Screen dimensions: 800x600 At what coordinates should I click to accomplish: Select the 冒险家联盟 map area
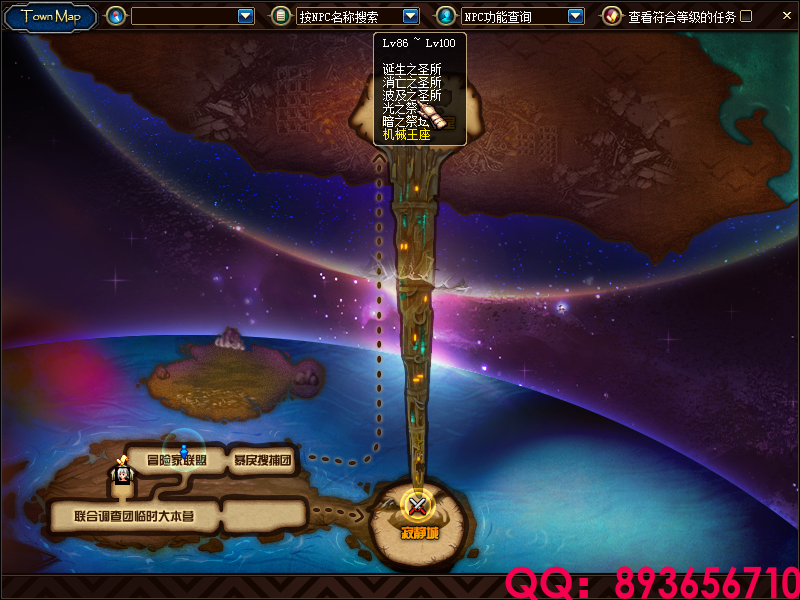[176, 461]
